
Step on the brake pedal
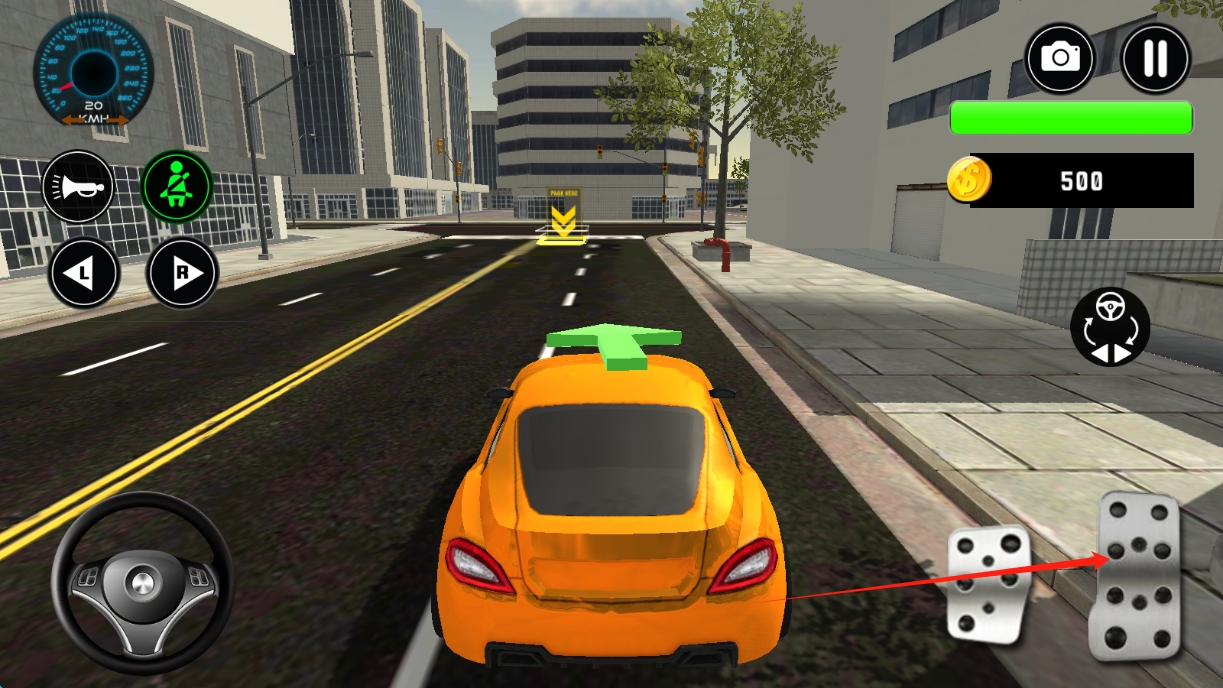988,583
